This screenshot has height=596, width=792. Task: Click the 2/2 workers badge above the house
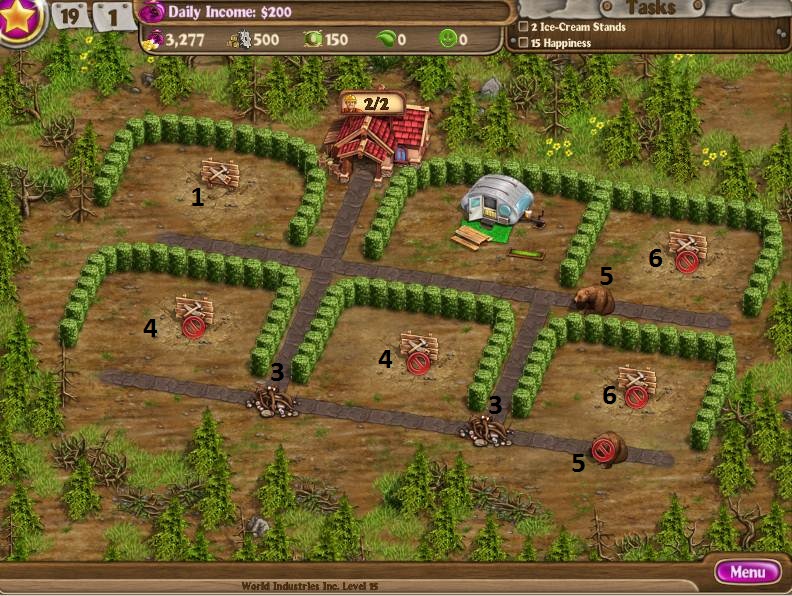pyautogui.click(x=372, y=102)
